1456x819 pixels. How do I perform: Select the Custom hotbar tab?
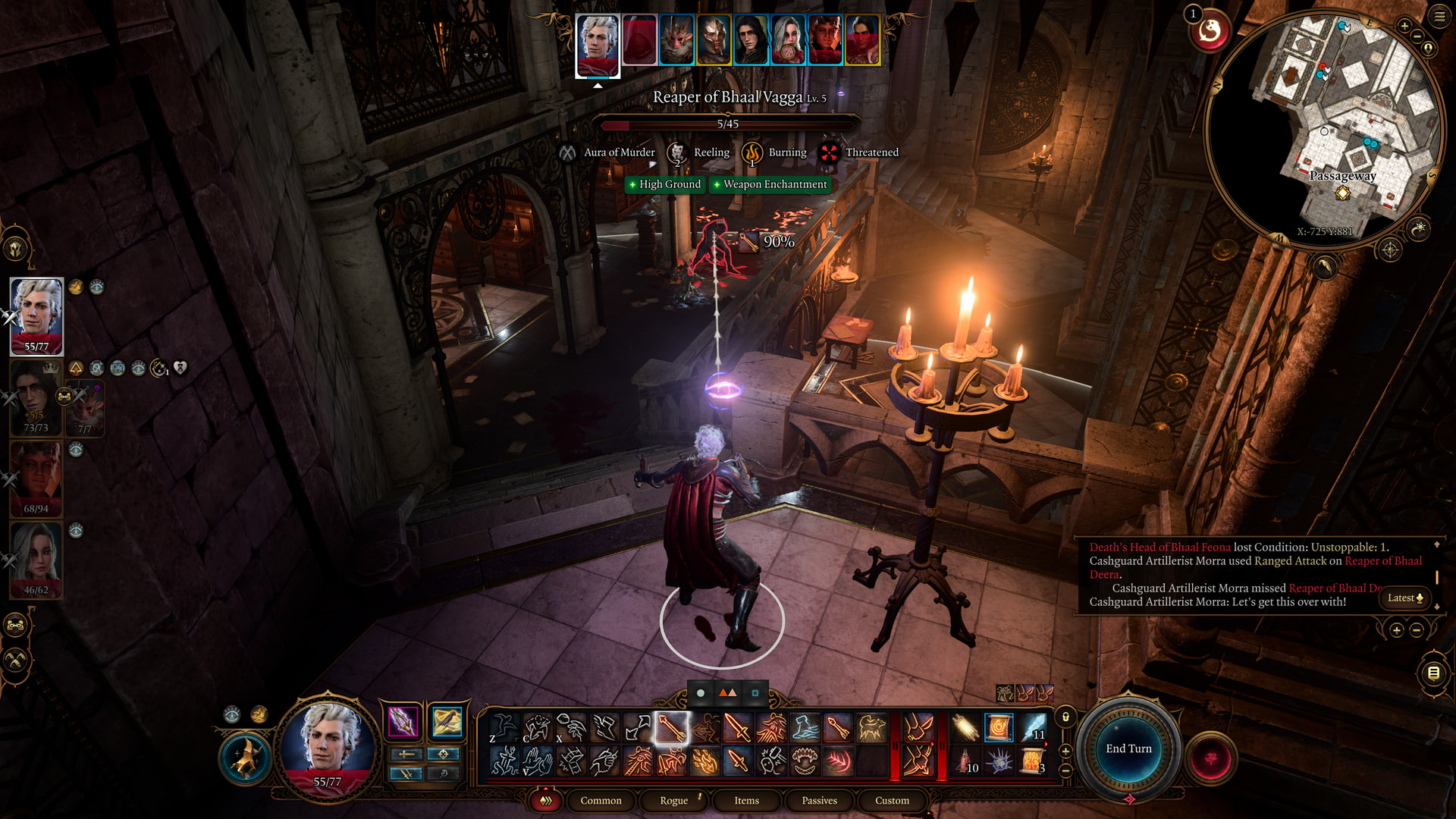click(892, 800)
